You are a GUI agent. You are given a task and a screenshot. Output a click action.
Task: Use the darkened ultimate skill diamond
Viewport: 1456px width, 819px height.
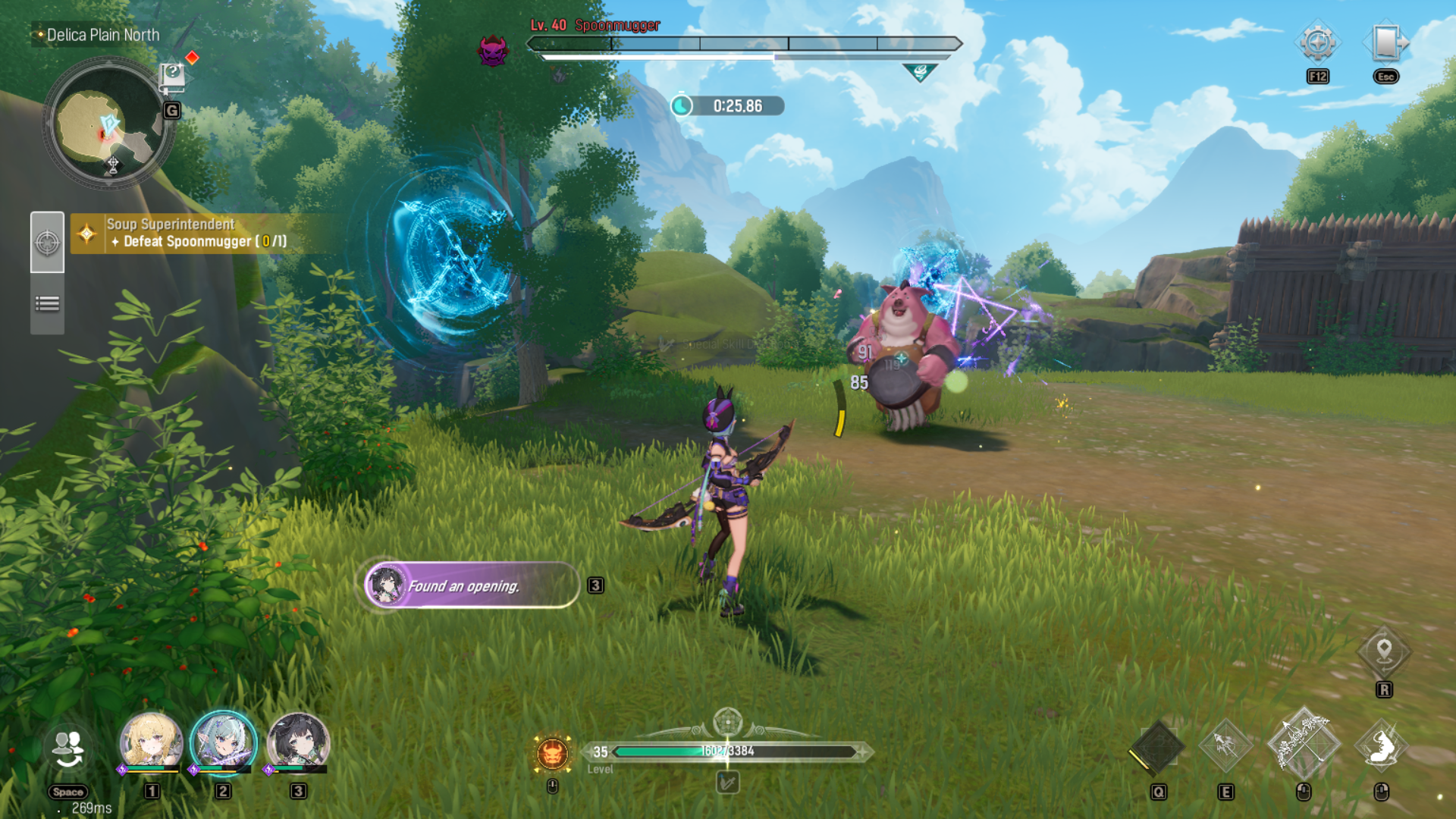point(1157,748)
